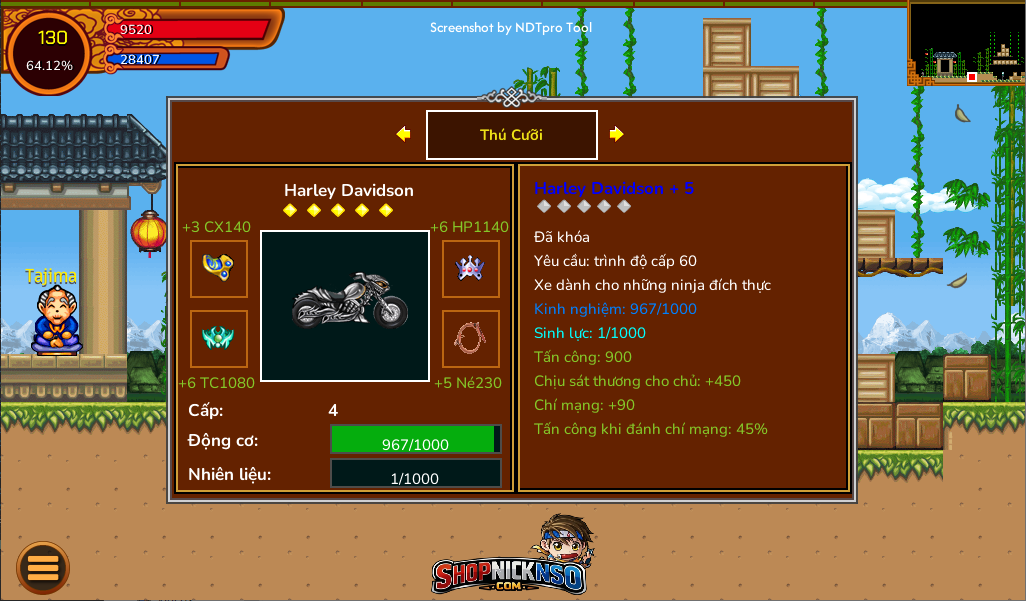Select the +5 Né230 rope slot

pyautogui.click(x=470, y=338)
